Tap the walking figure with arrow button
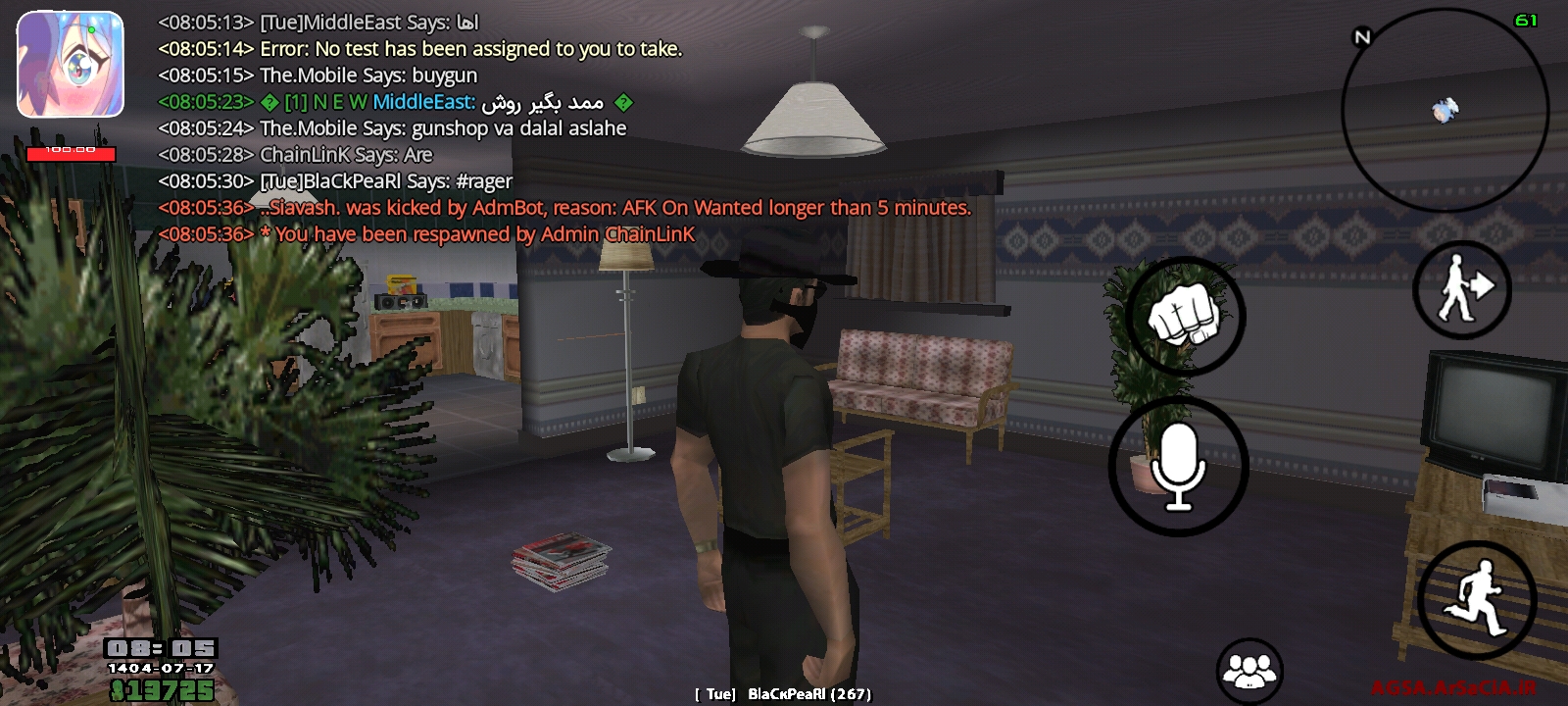Viewport: 1568px width, 706px height. pos(1461,289)
